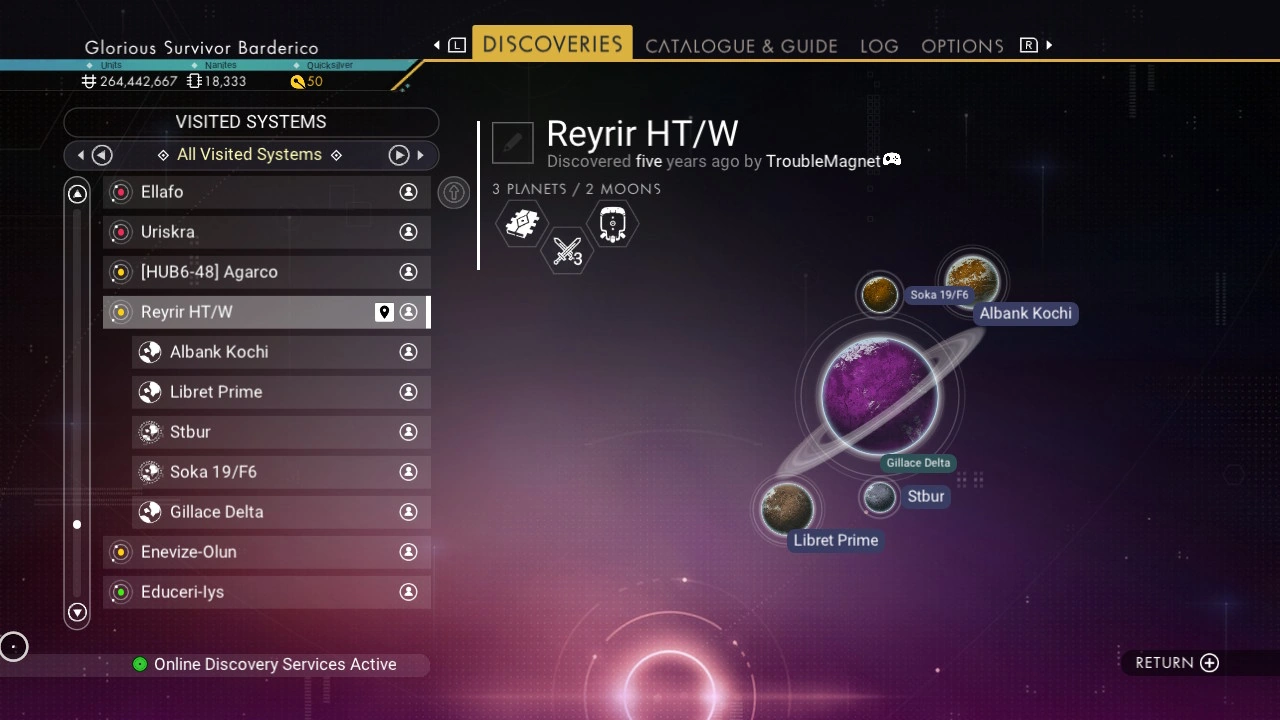Select the Ellafo system row
Viewport: 1280px width, 720px height.
tap(266, 192)
